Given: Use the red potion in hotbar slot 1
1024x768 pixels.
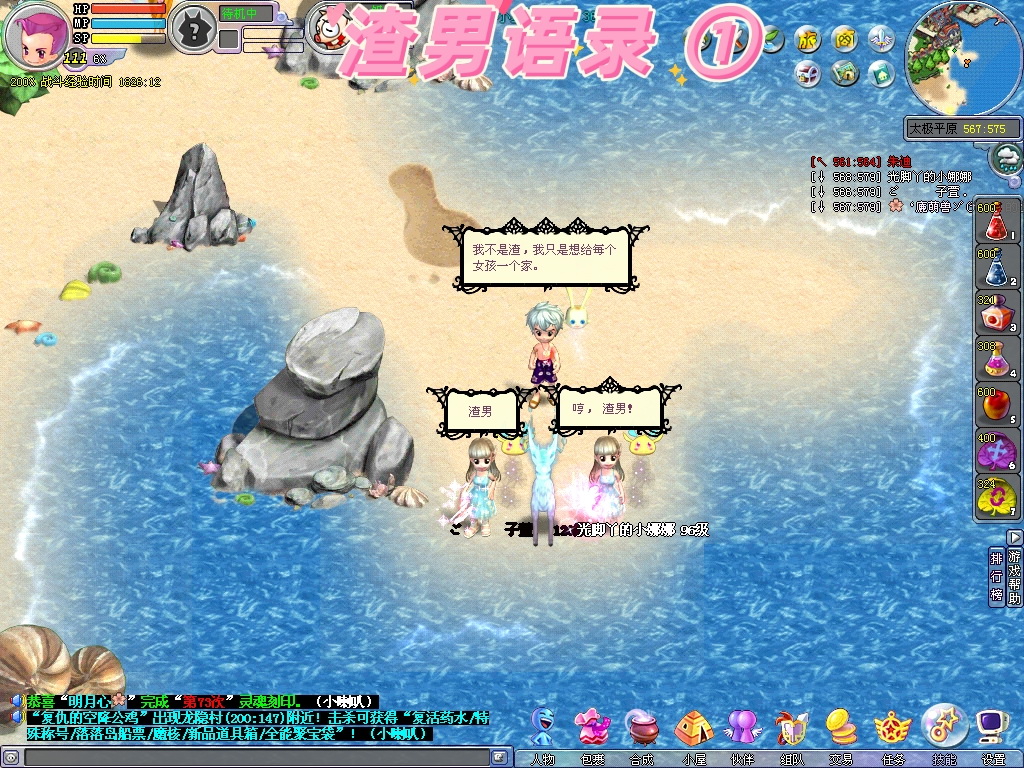Looking at the screenshot, I should [994, 222].
